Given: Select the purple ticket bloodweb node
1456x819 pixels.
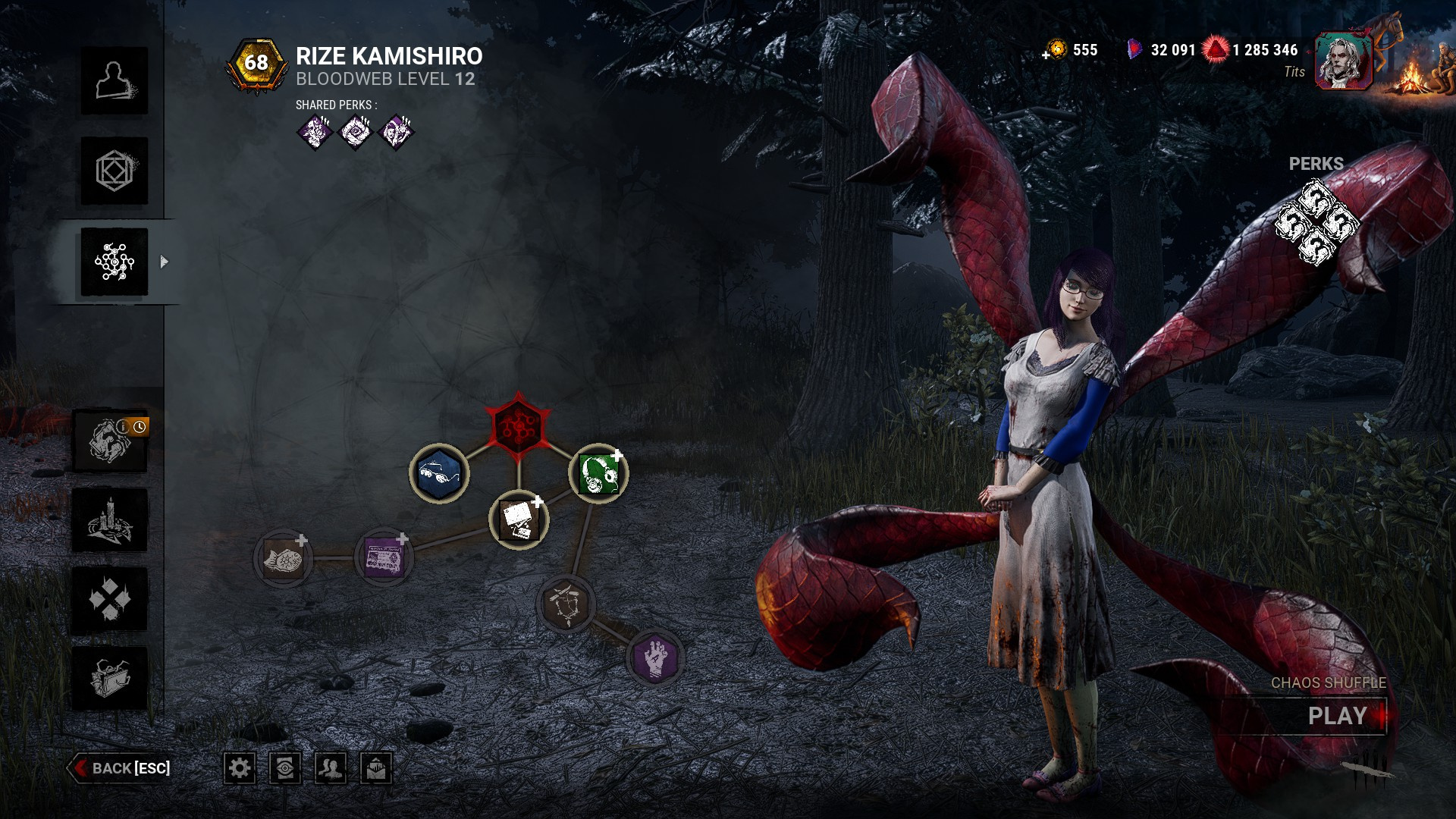Looking at the screenshot, I should pos(384,558).
